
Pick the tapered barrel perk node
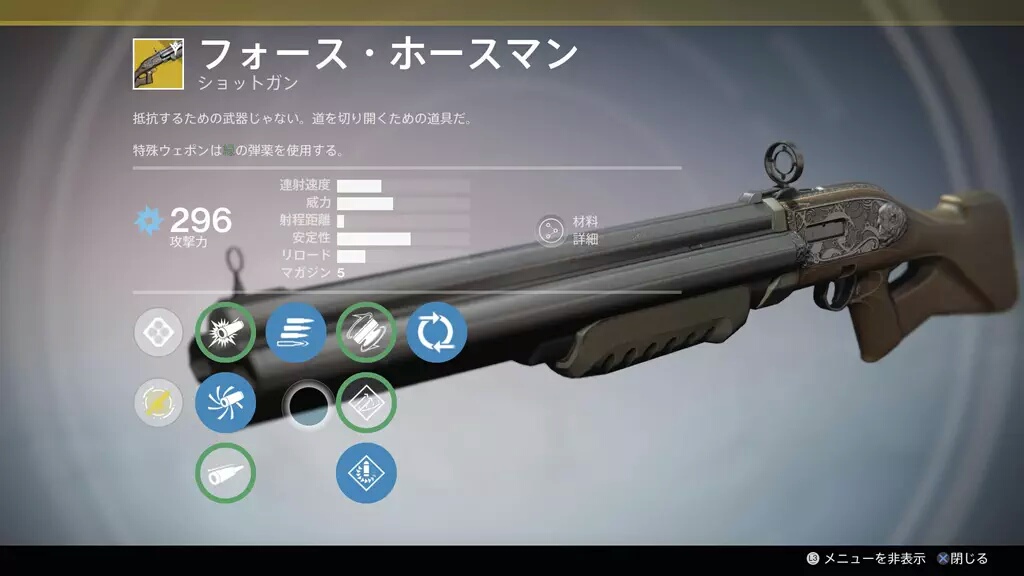pos(225,472)
